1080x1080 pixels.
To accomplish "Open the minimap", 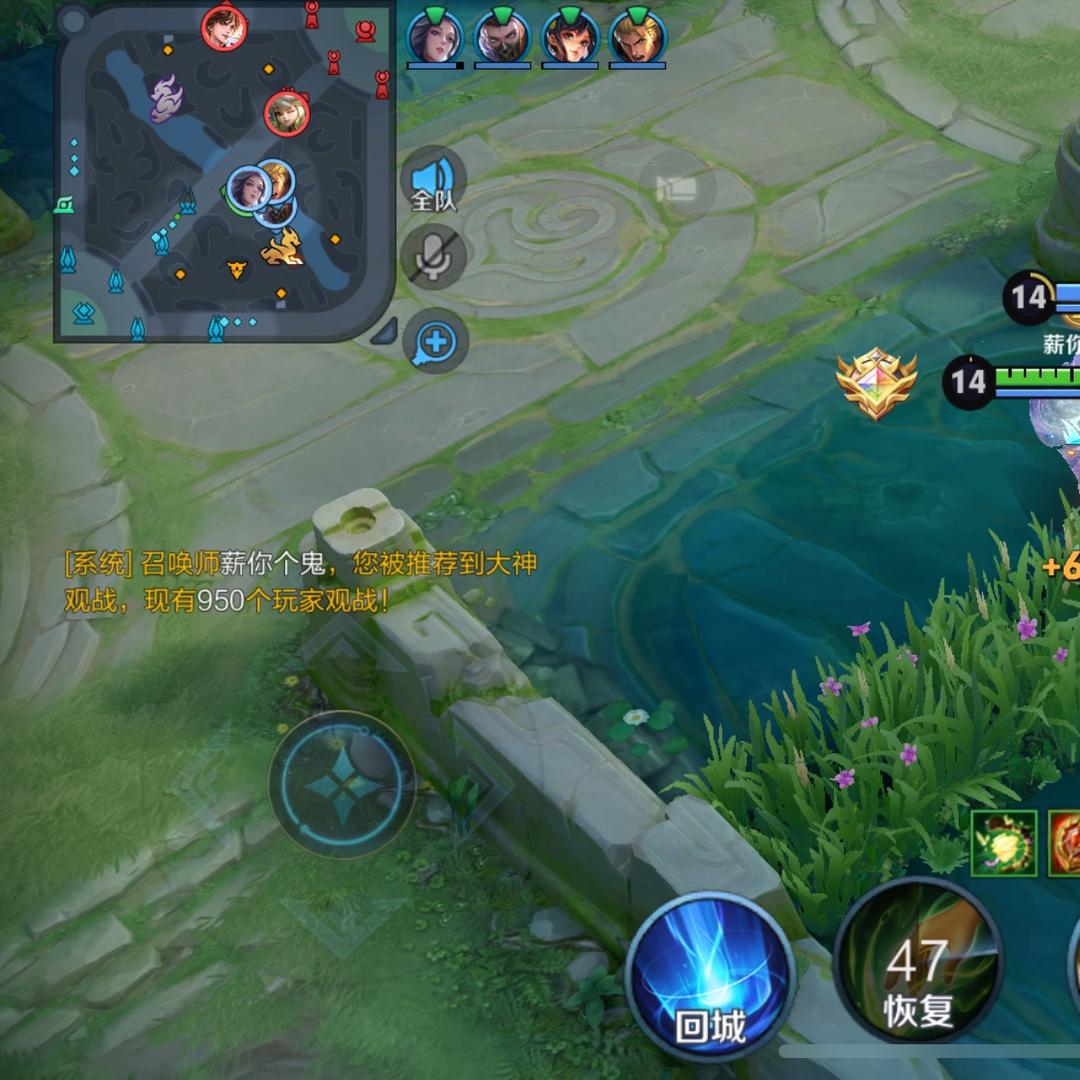I will pyautogui.click(x=224, y=171).
